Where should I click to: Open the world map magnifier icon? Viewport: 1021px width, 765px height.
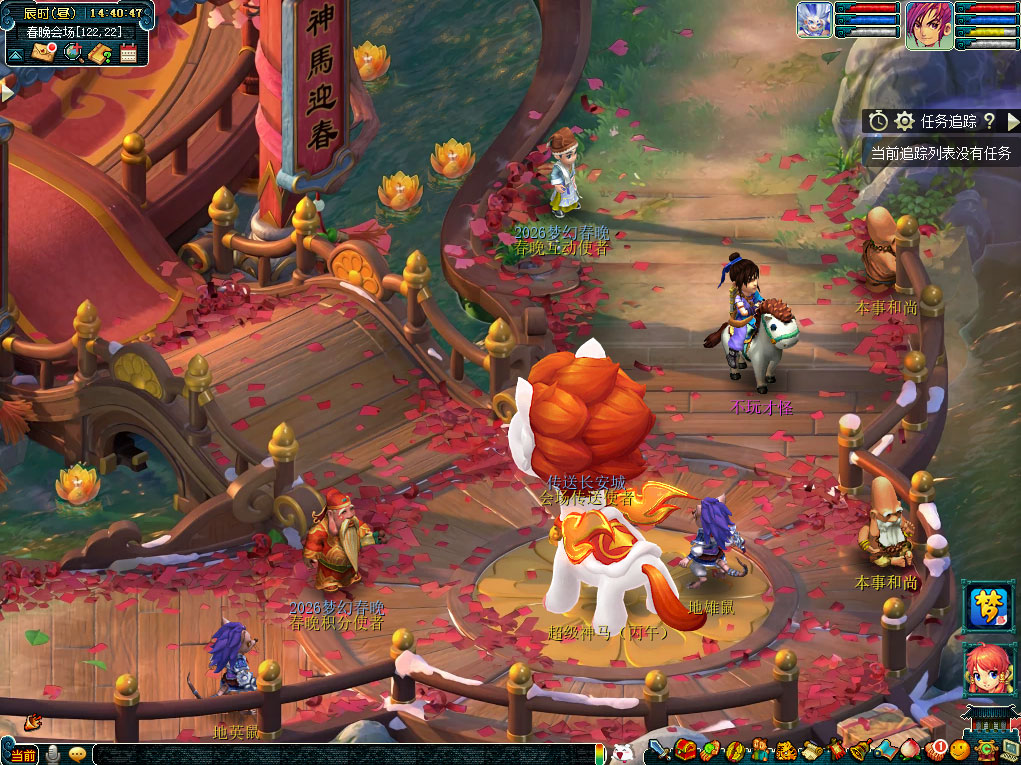73,52
